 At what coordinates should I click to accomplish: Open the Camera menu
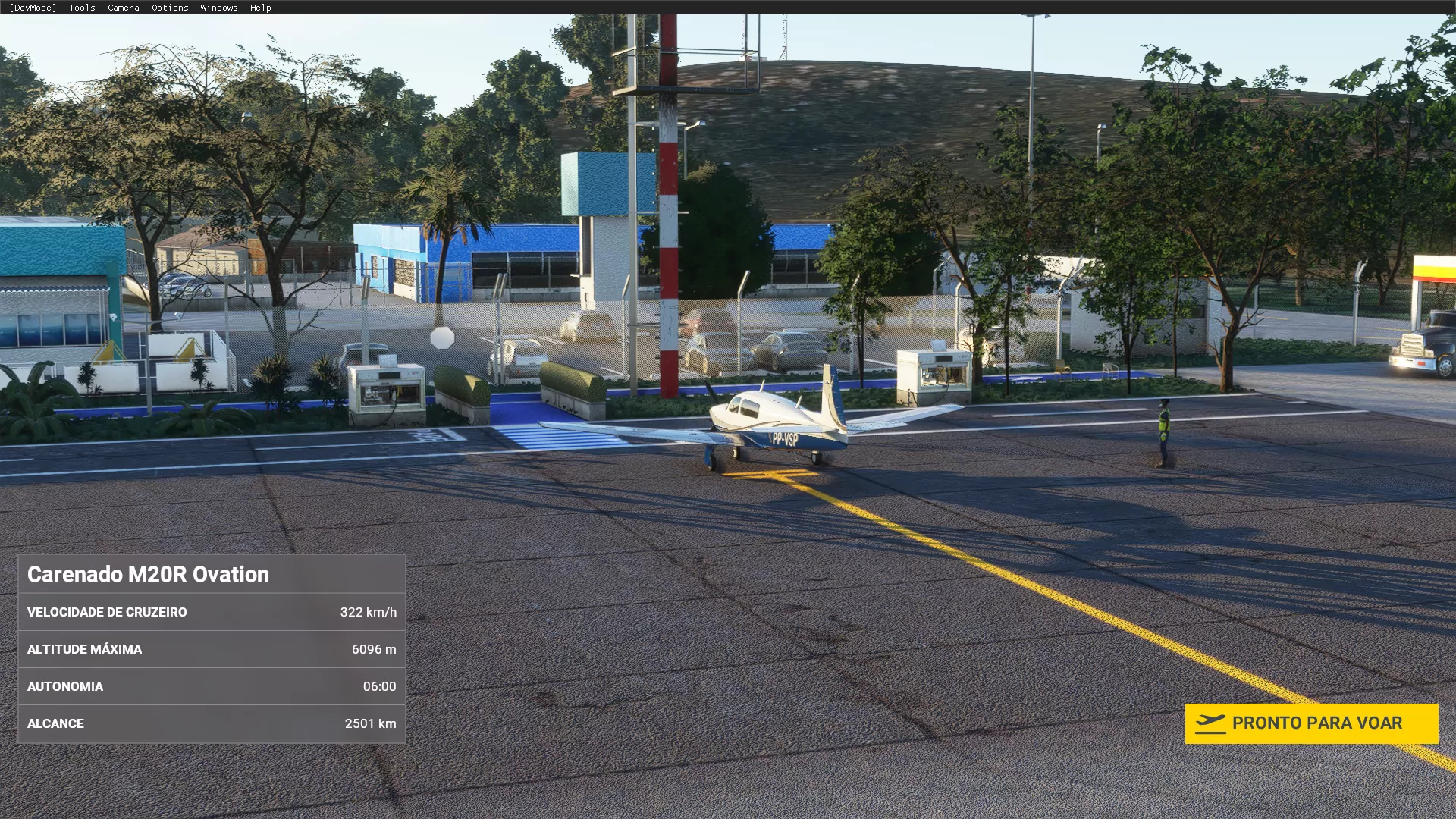click(x=123, y=8)
